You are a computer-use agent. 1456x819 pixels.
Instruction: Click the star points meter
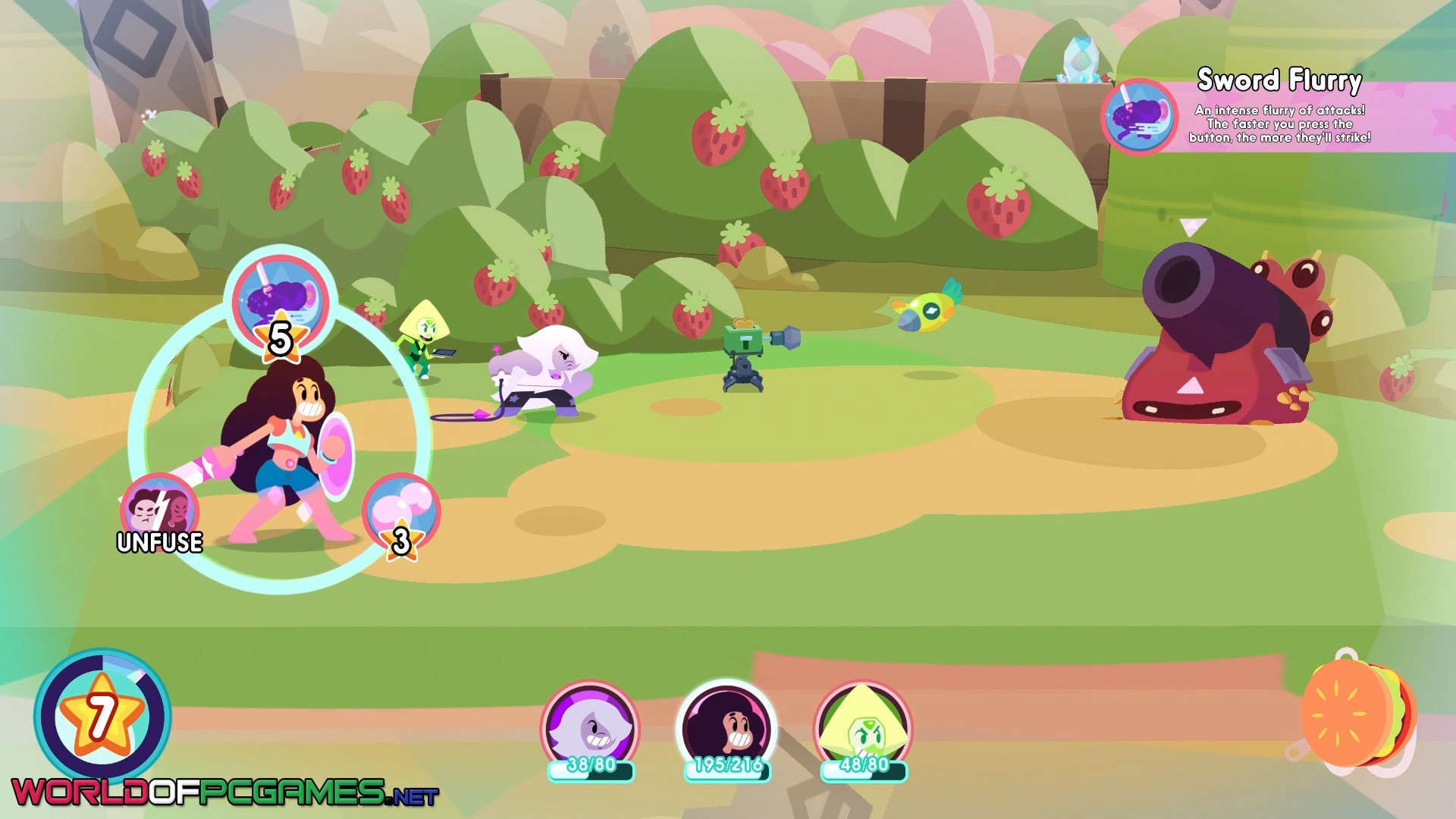click(x=102, y=717)
